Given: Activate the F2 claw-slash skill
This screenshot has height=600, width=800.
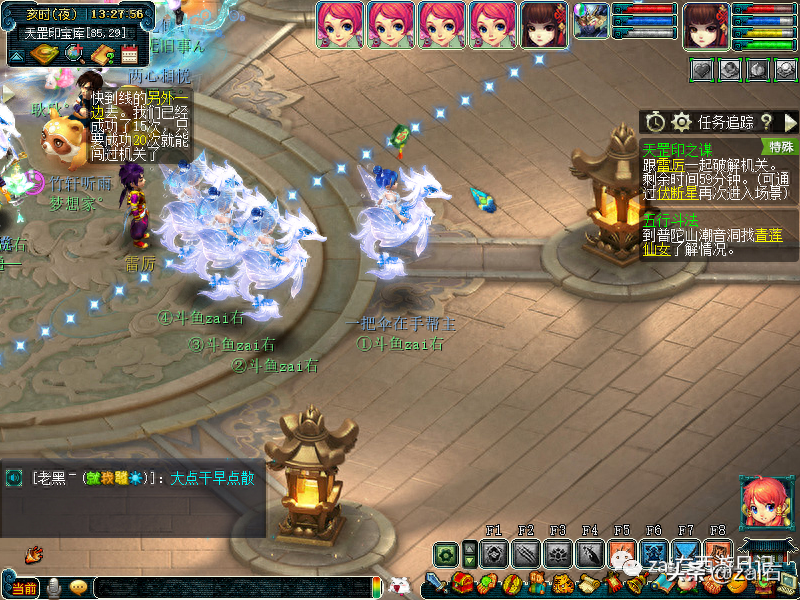Looking at the screenshot, I should pos(526,553).
